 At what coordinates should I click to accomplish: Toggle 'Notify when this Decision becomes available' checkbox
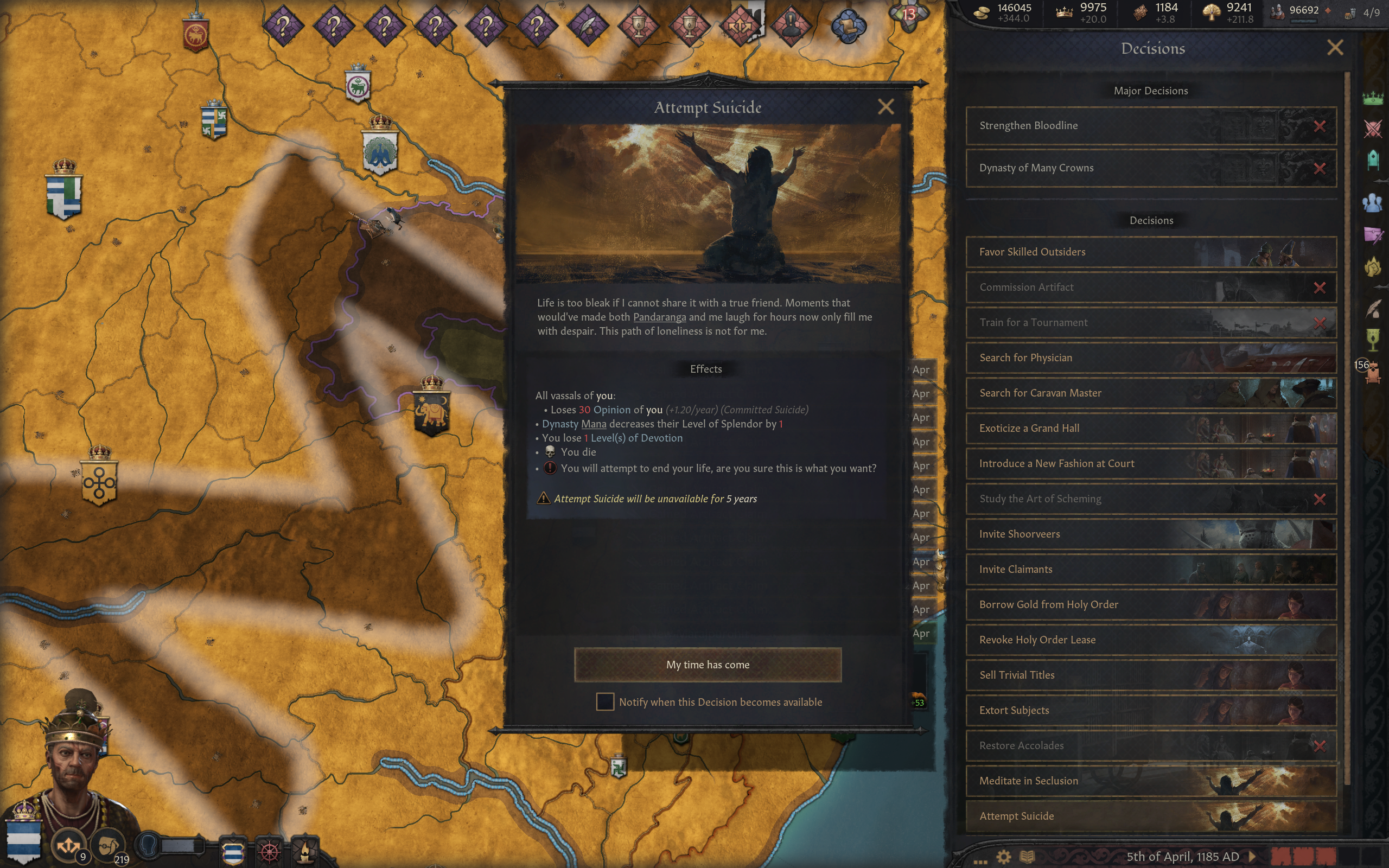[x=605, y=701]
